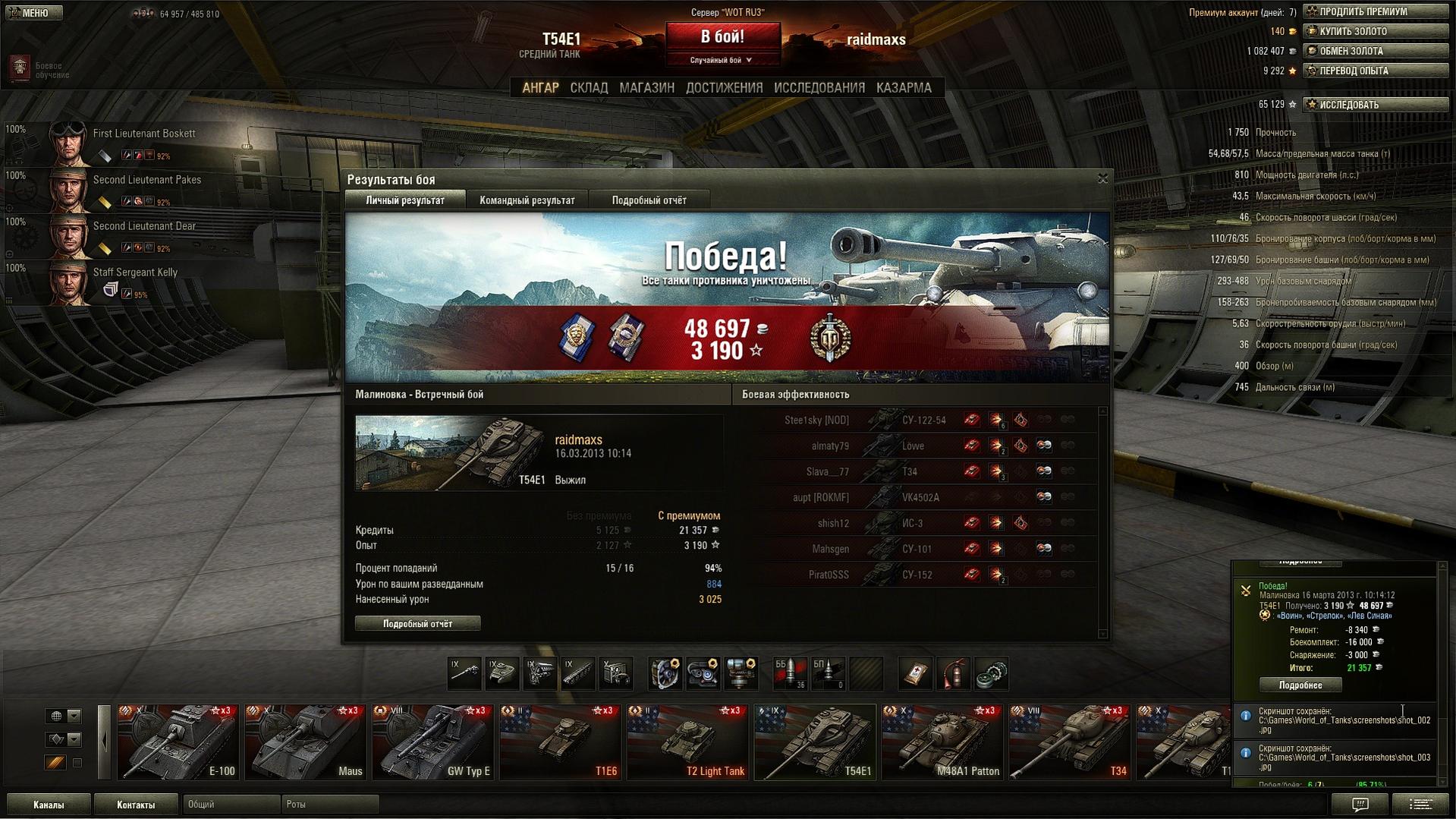Click Подробнее in the victory notification

(x=1300, y=685)
